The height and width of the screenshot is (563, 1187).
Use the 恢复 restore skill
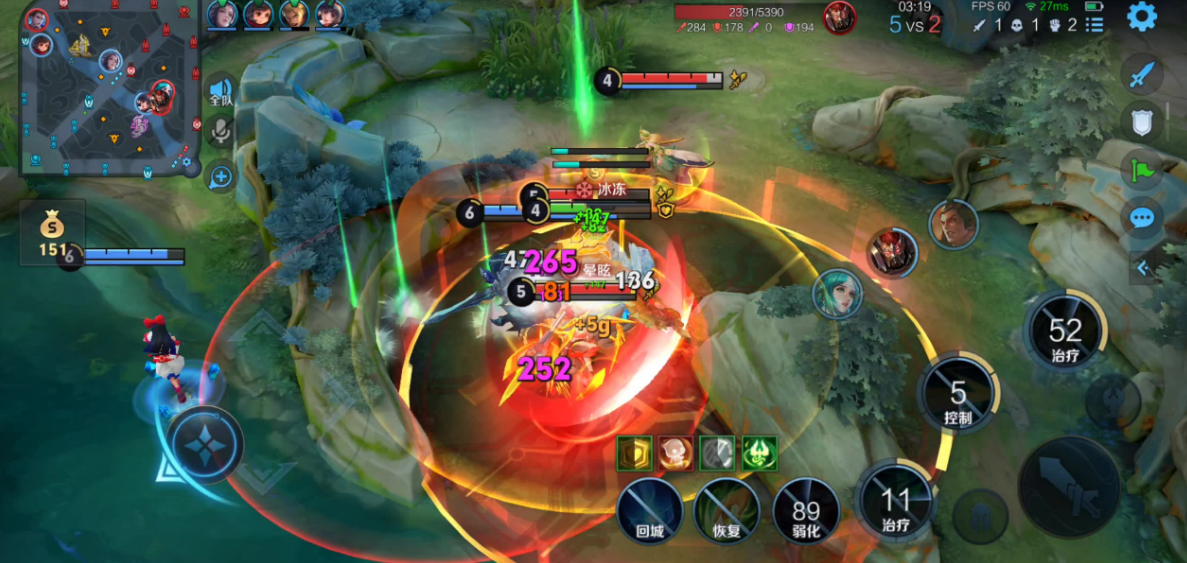(x=727, y=510)
